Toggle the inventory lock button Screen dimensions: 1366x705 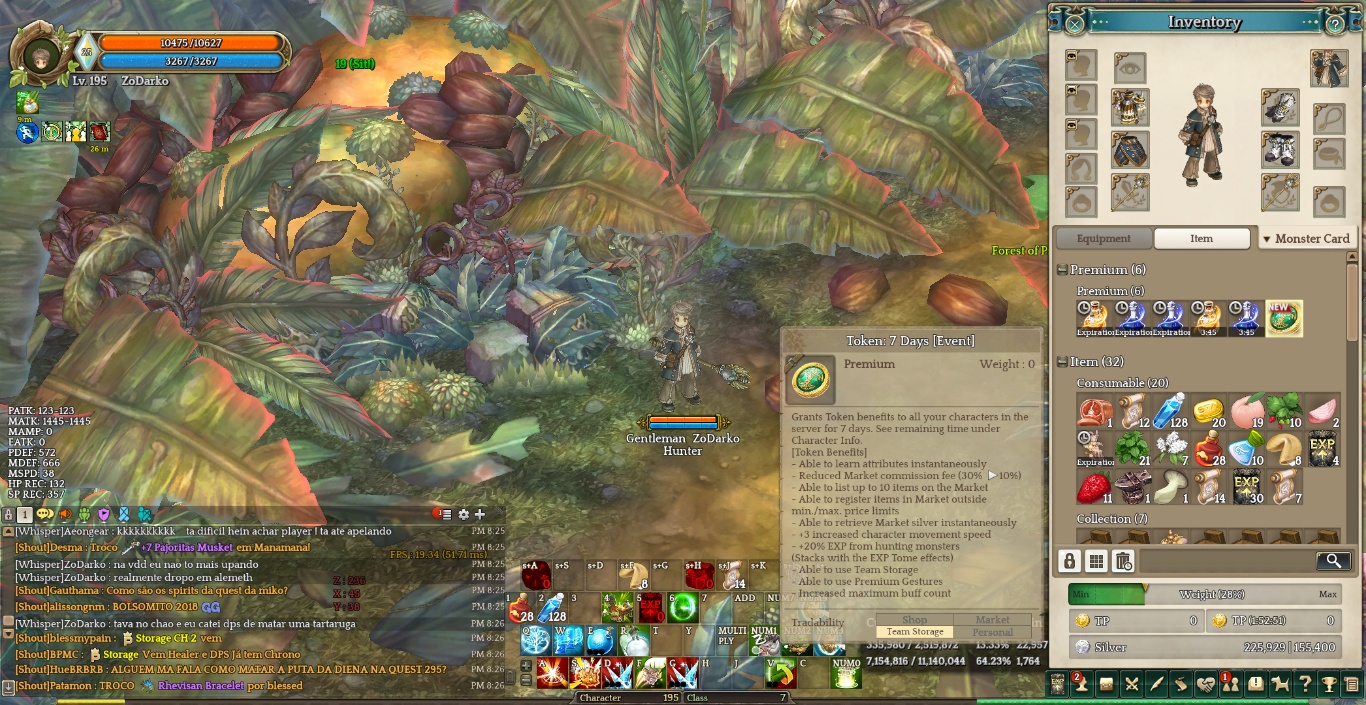tap(1070, 561)
